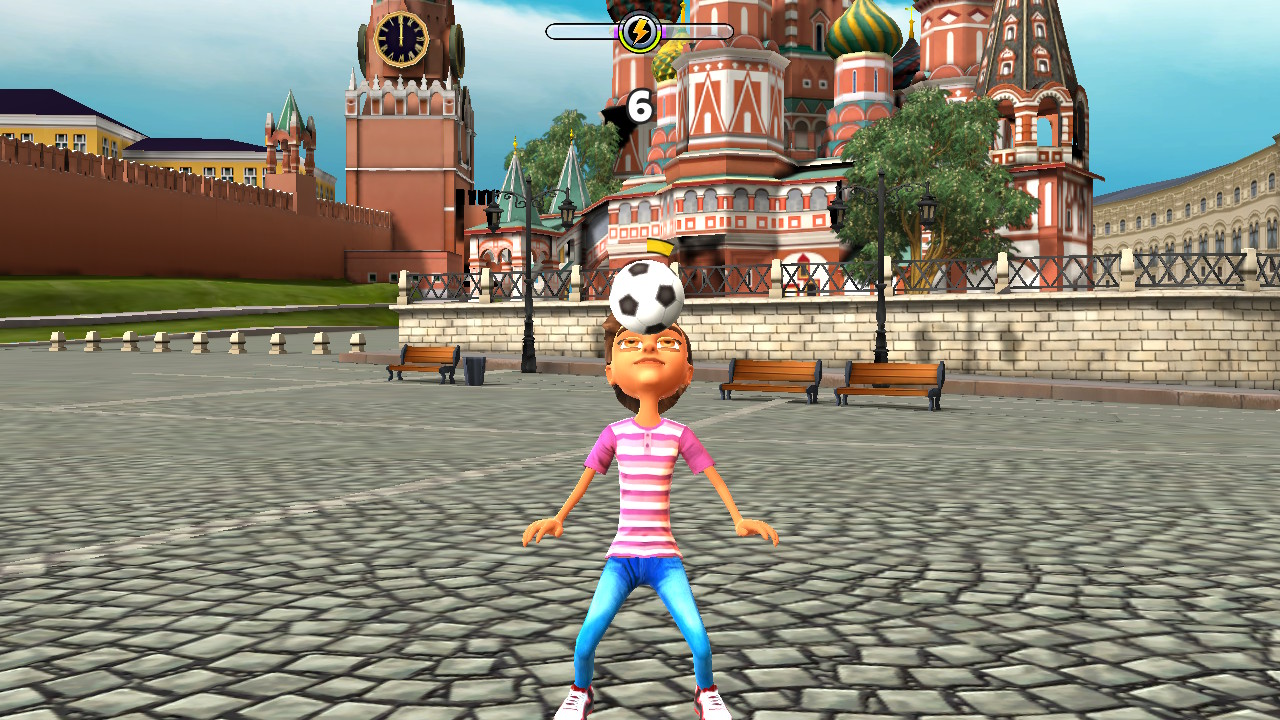Click the lightning bolt power icon
This screenshot has width=1280, height=720.
[640, 31]
